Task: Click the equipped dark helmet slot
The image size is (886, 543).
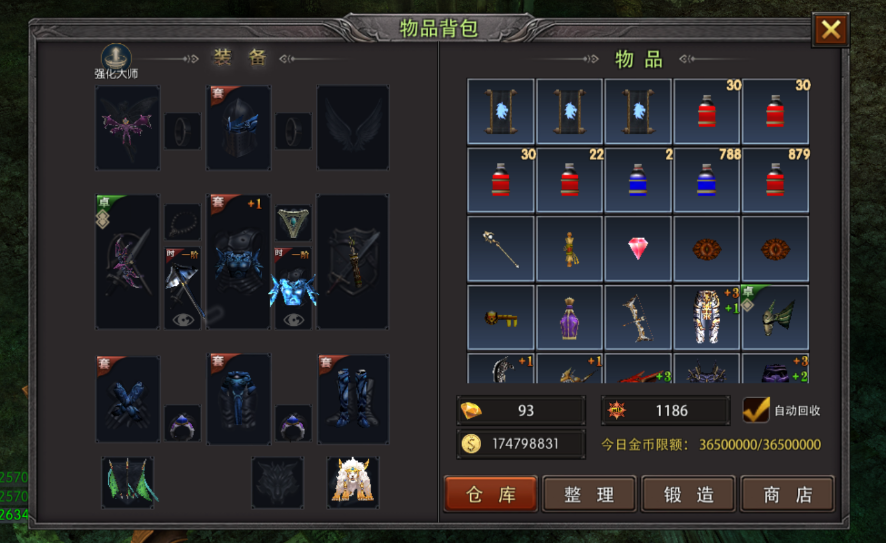Action: [x=239, y=127]
